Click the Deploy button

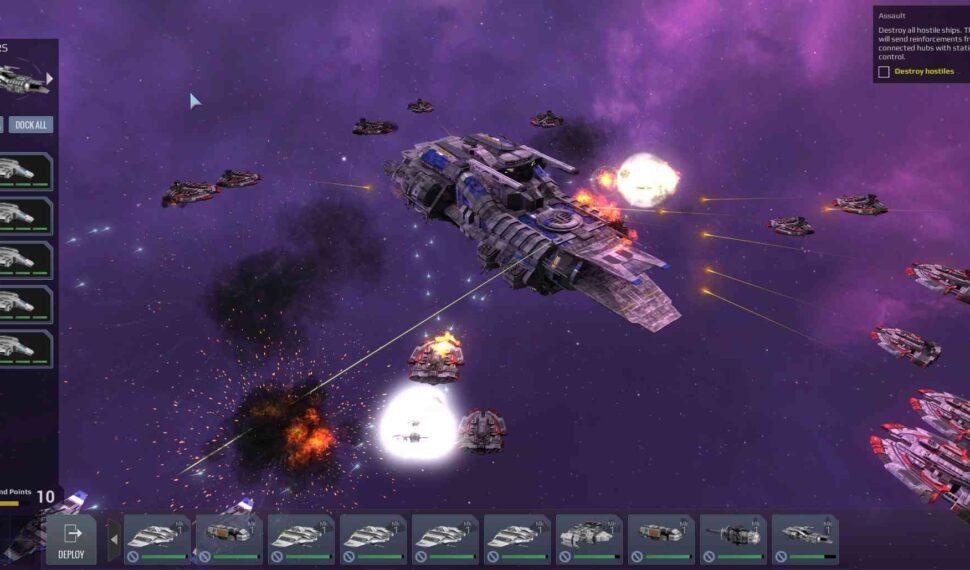pos(71,539)
